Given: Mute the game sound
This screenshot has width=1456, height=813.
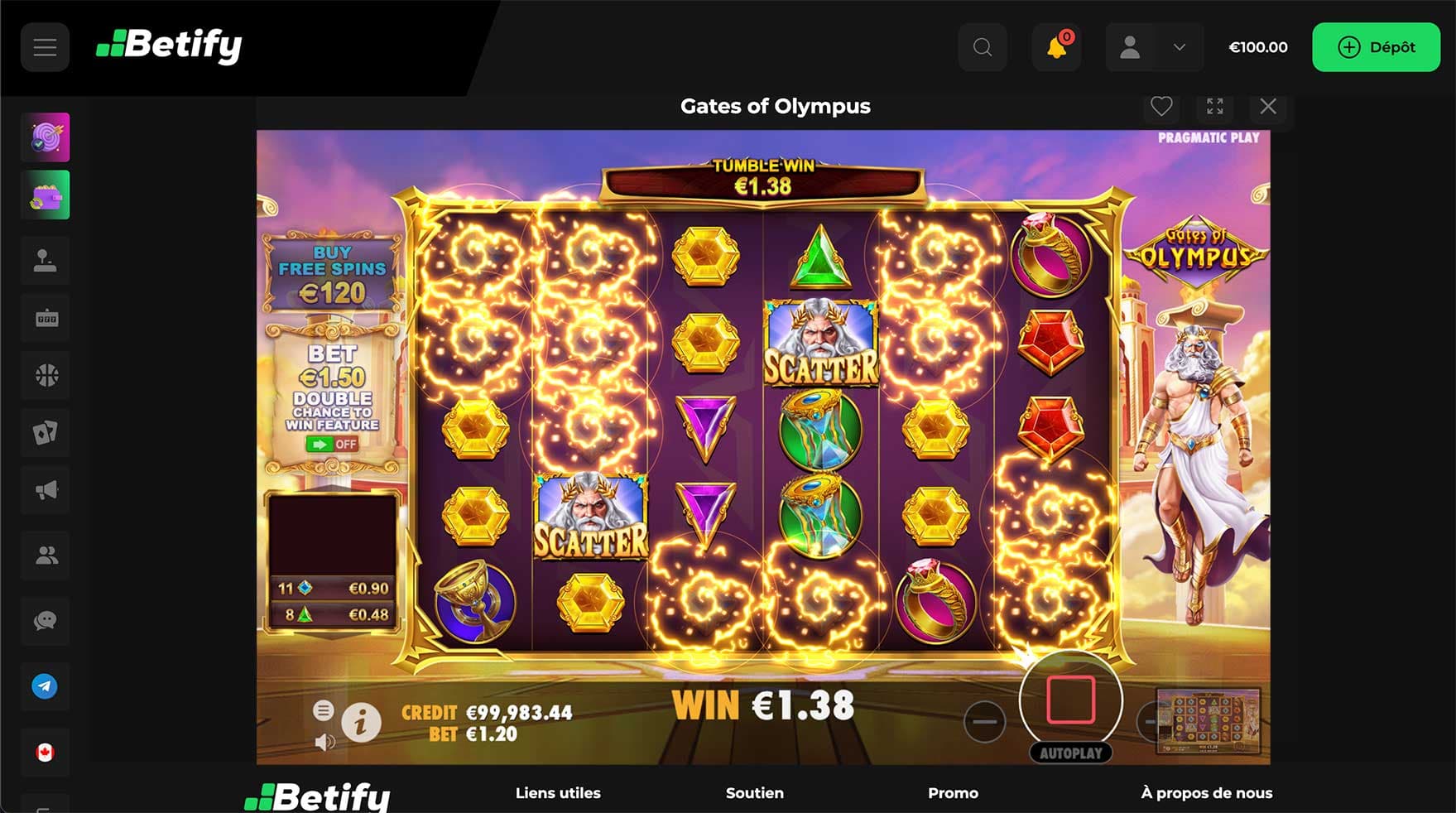Looking at the screenshot, I should click(324, 743).
